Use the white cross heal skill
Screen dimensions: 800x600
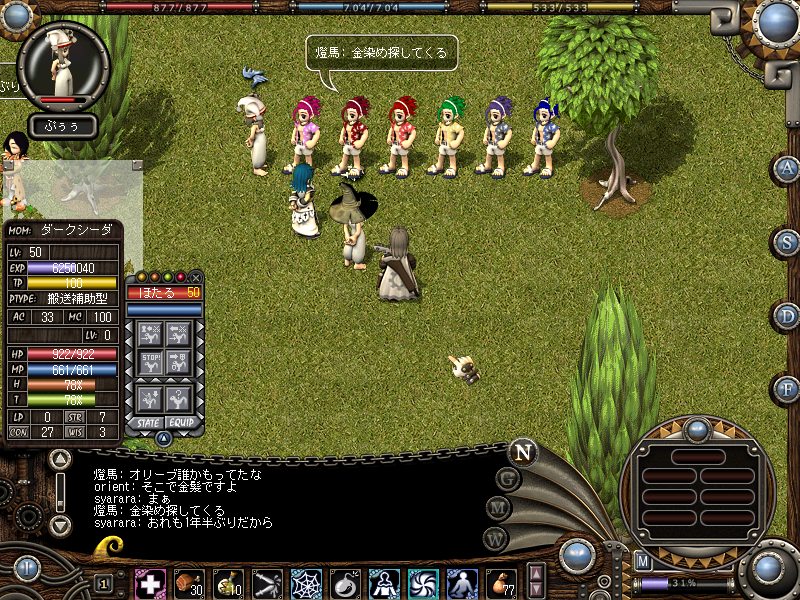pyautogui.click(x=150, y=583)
